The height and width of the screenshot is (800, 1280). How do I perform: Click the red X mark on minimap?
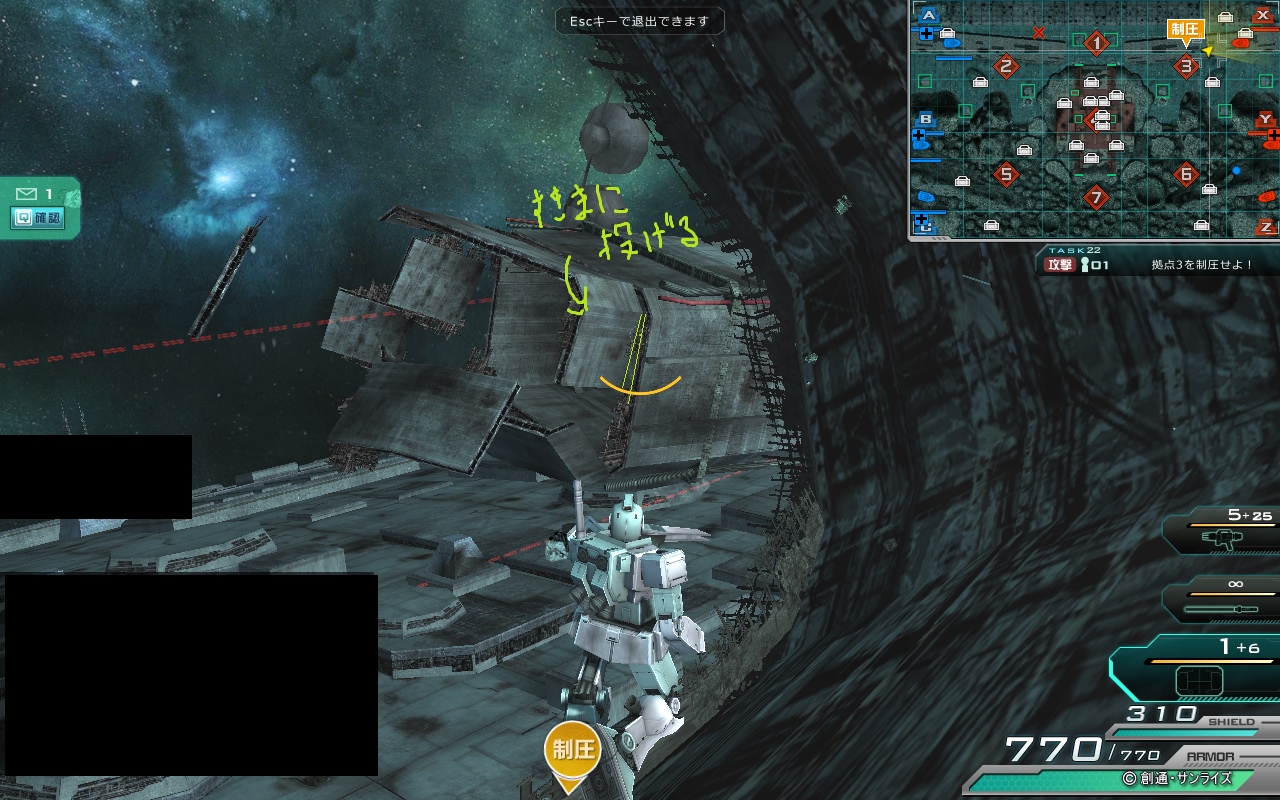[1039, 33]
